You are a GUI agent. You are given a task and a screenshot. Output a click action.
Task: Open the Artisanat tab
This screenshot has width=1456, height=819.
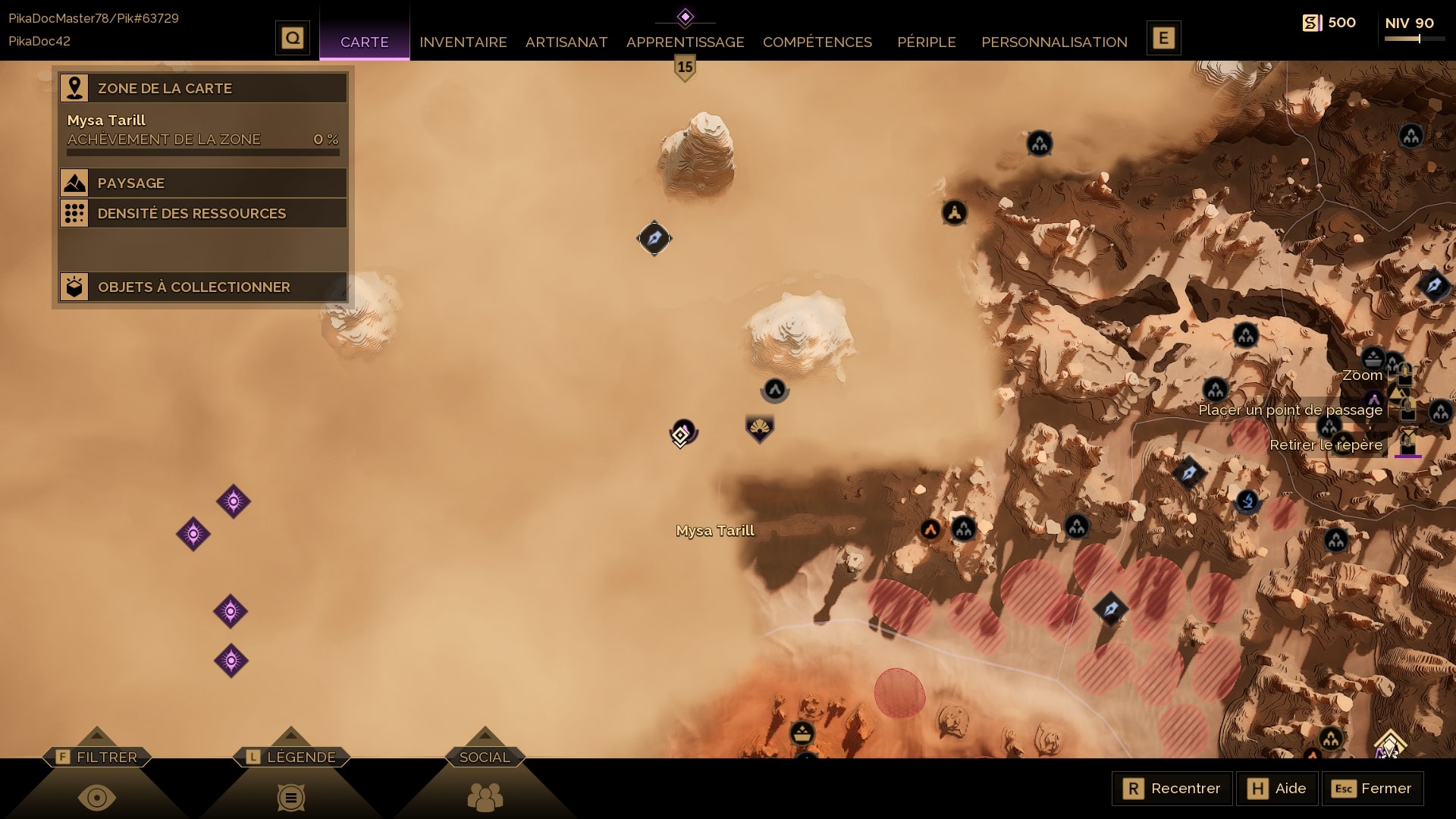pyautogui.click(x=566, y=42)
